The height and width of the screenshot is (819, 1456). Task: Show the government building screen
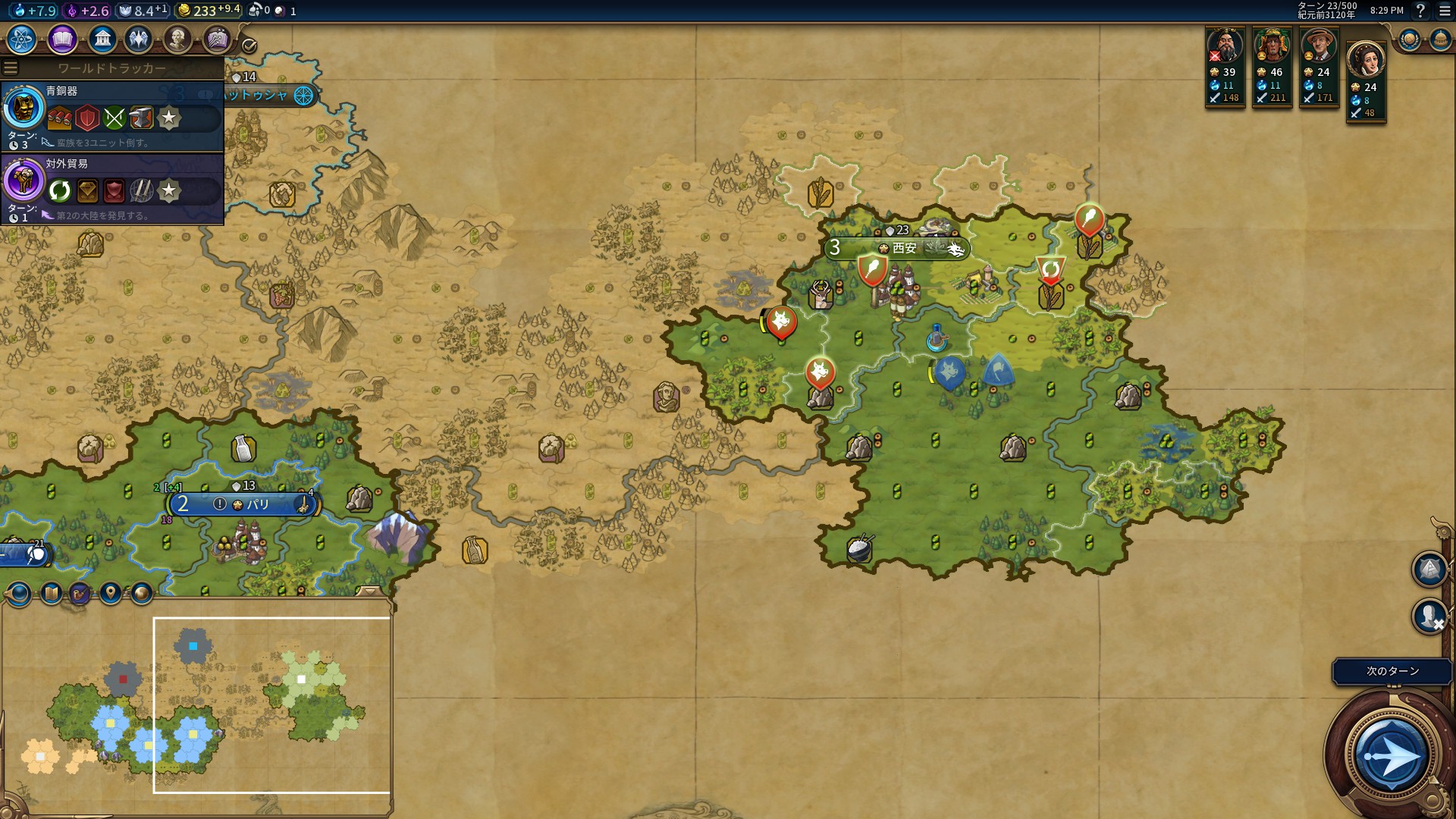[x=102, y=39]
